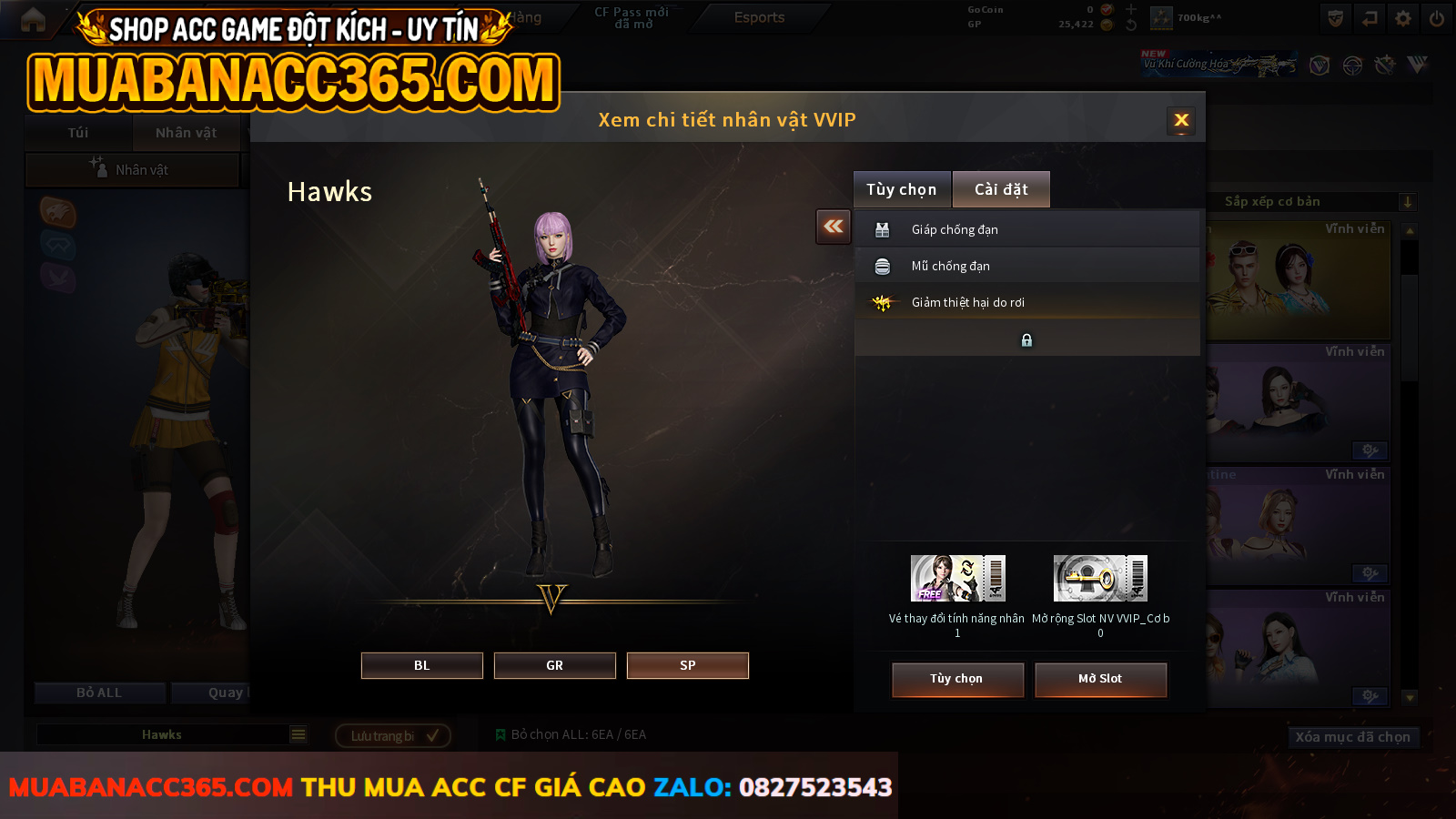1456x819 pixels.
Task: Open the Esports tab
Action: pyautogui.click(x=759, y=17)
